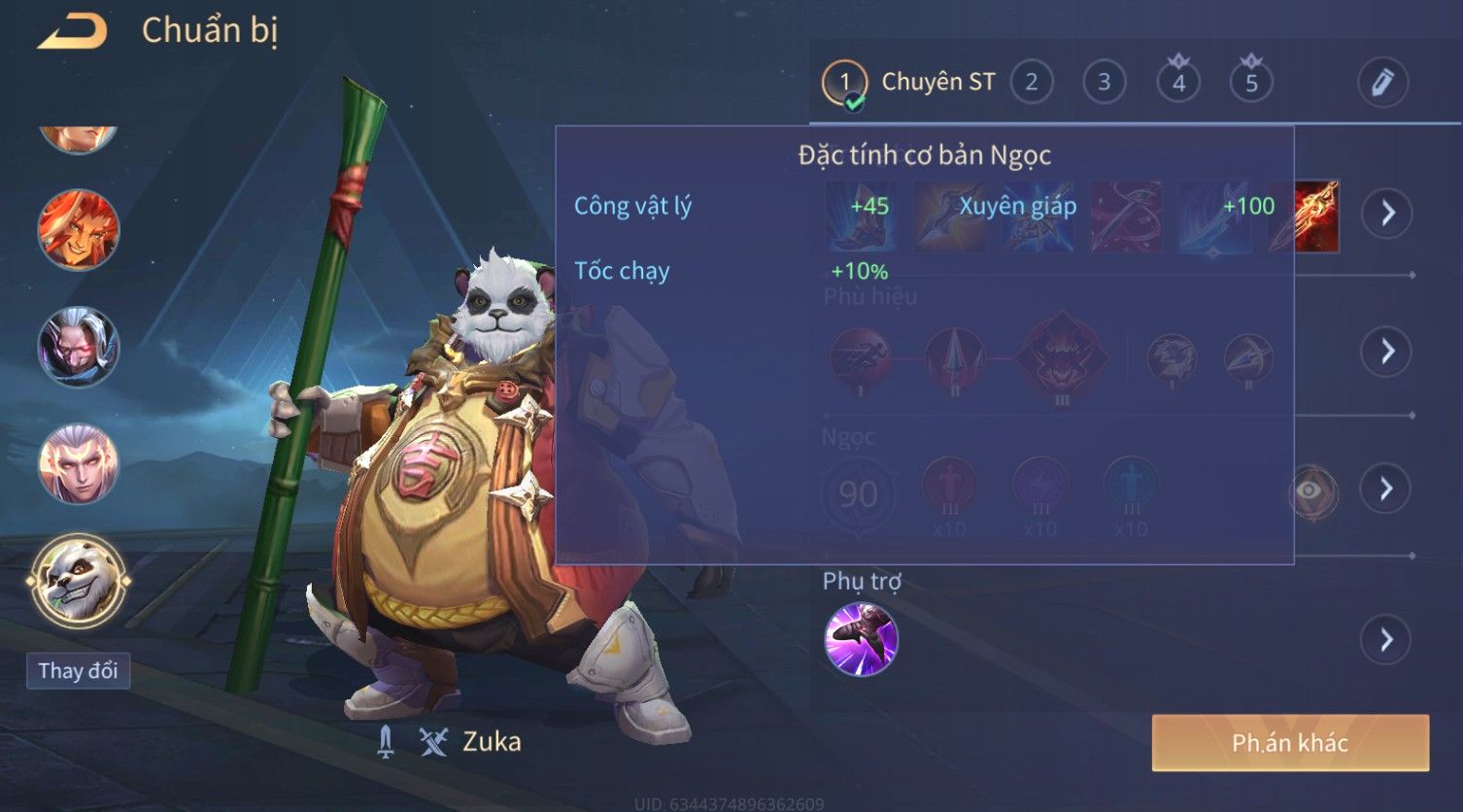Toggle the eye visibility icon
The width and height of the screenshot is (1463, 812).
tap(1311, 491)
